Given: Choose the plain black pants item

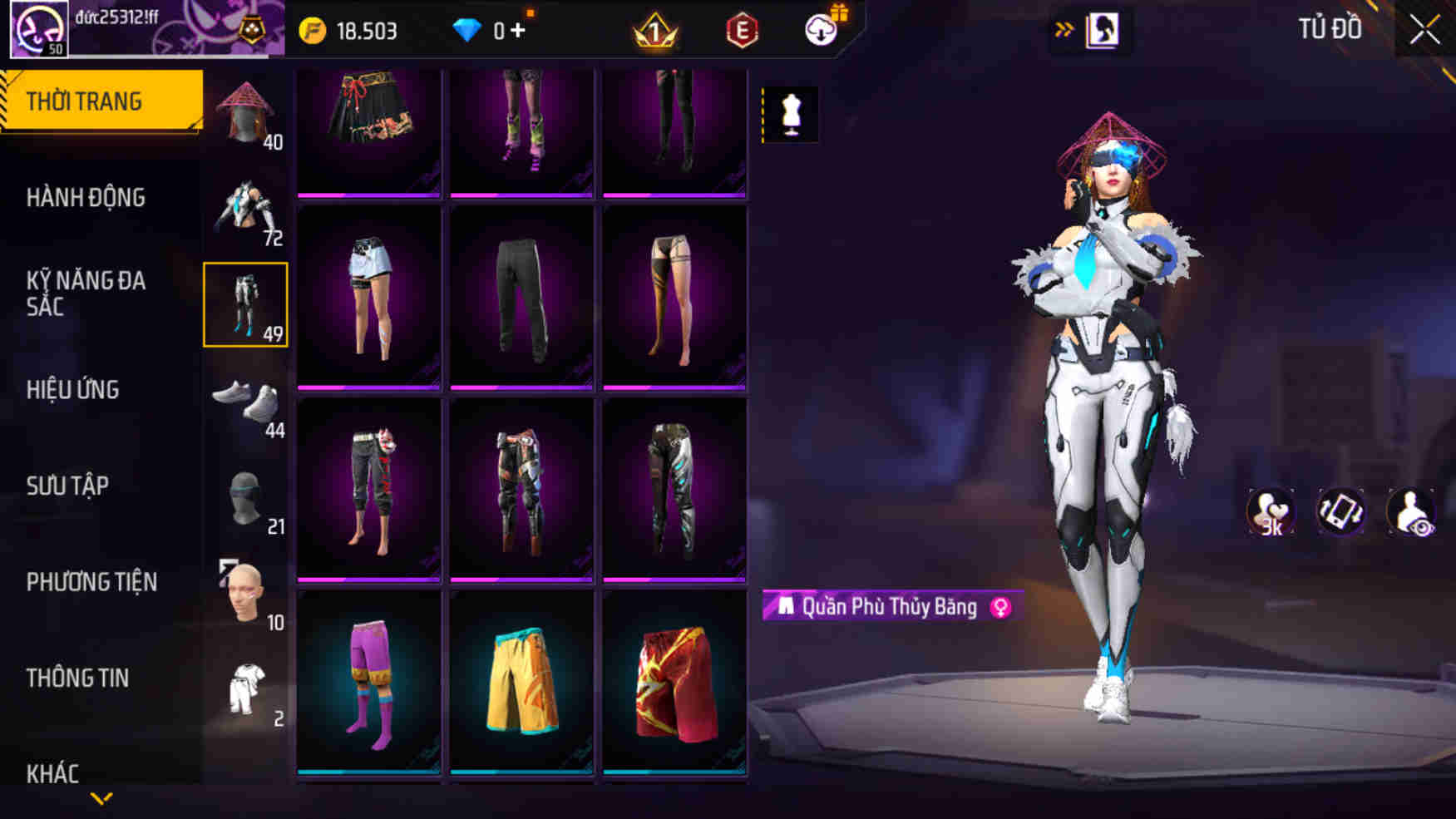Looking at the screenshot, I should [521, 298].
